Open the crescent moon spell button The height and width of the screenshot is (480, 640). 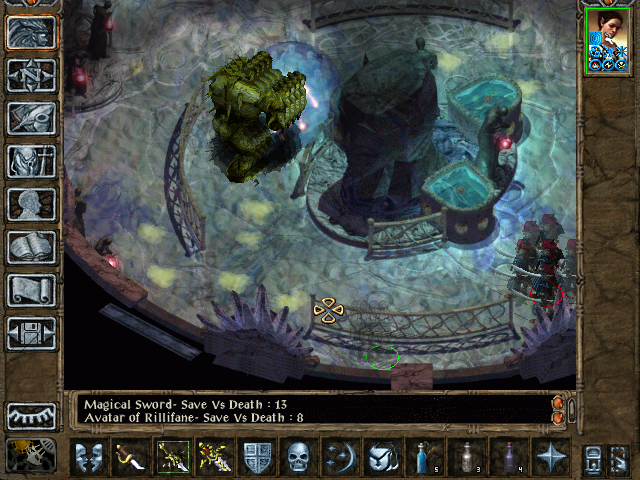tap(340, 457)
